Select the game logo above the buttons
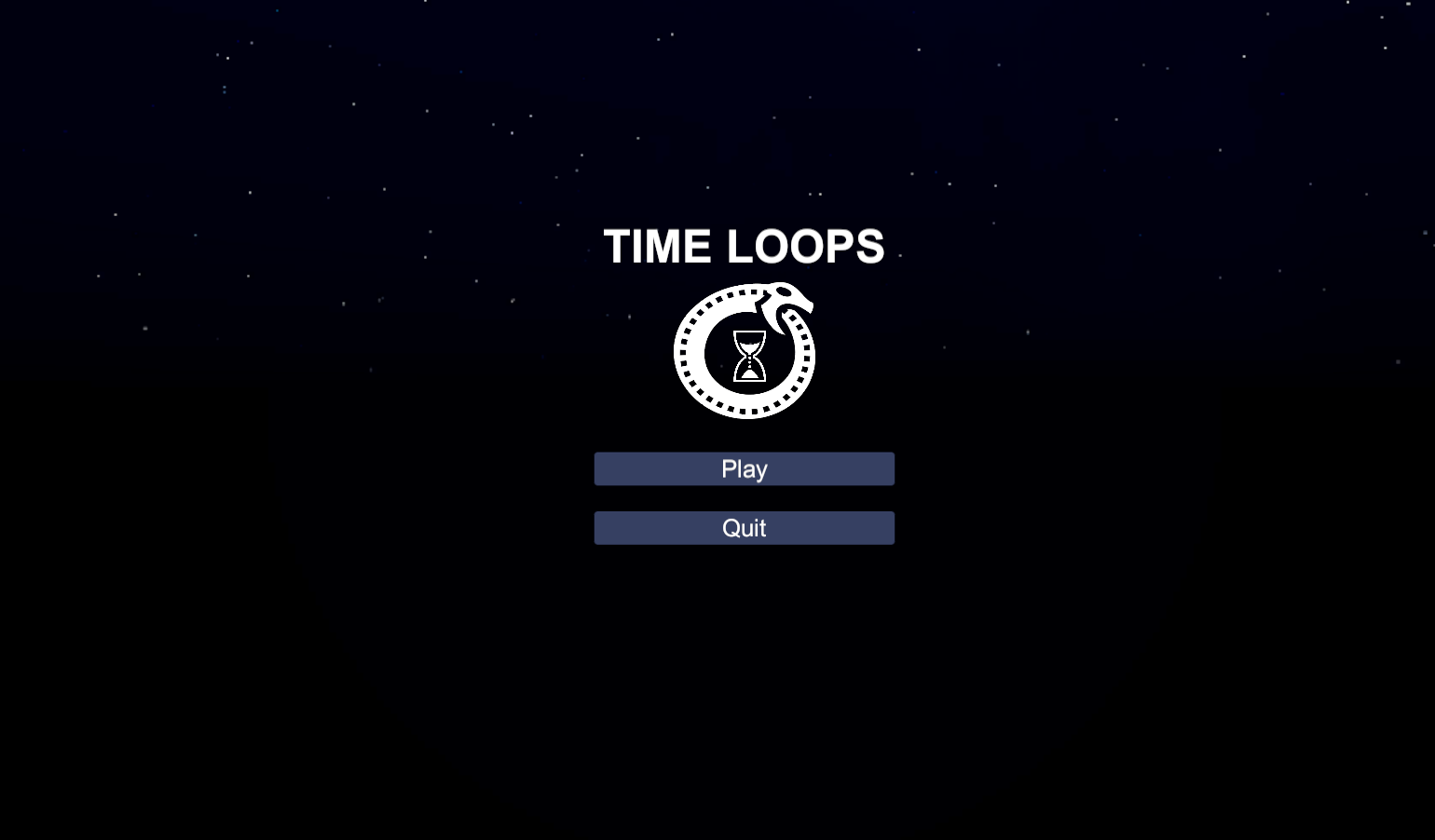Viewport: 1435px width, 840px height. (x=745, y=351)
